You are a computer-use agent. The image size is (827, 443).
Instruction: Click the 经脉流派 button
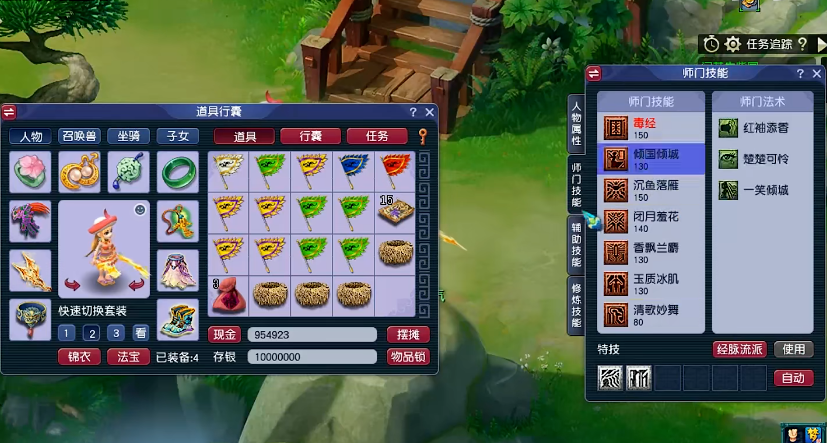[x=739, y=349]
